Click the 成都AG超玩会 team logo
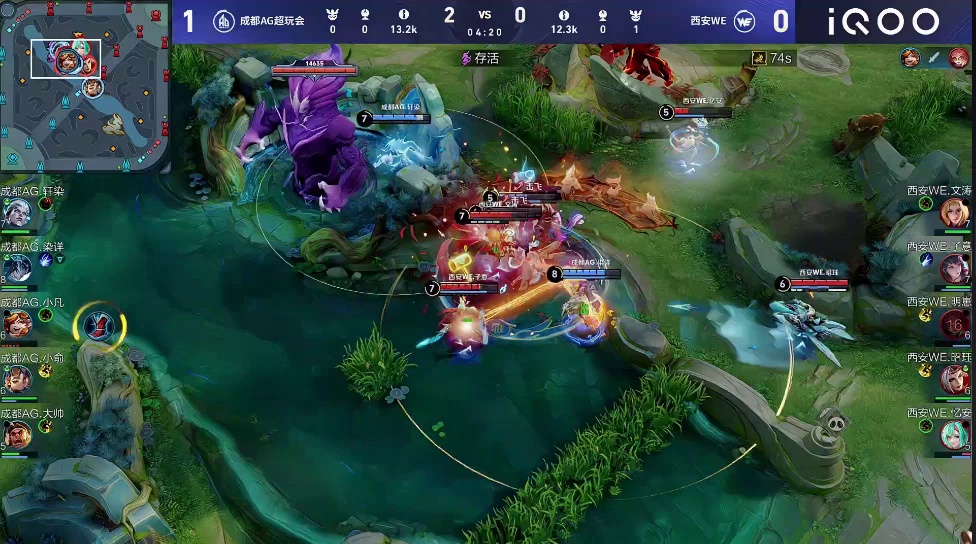The image size is (976, 544). point(225,21)
